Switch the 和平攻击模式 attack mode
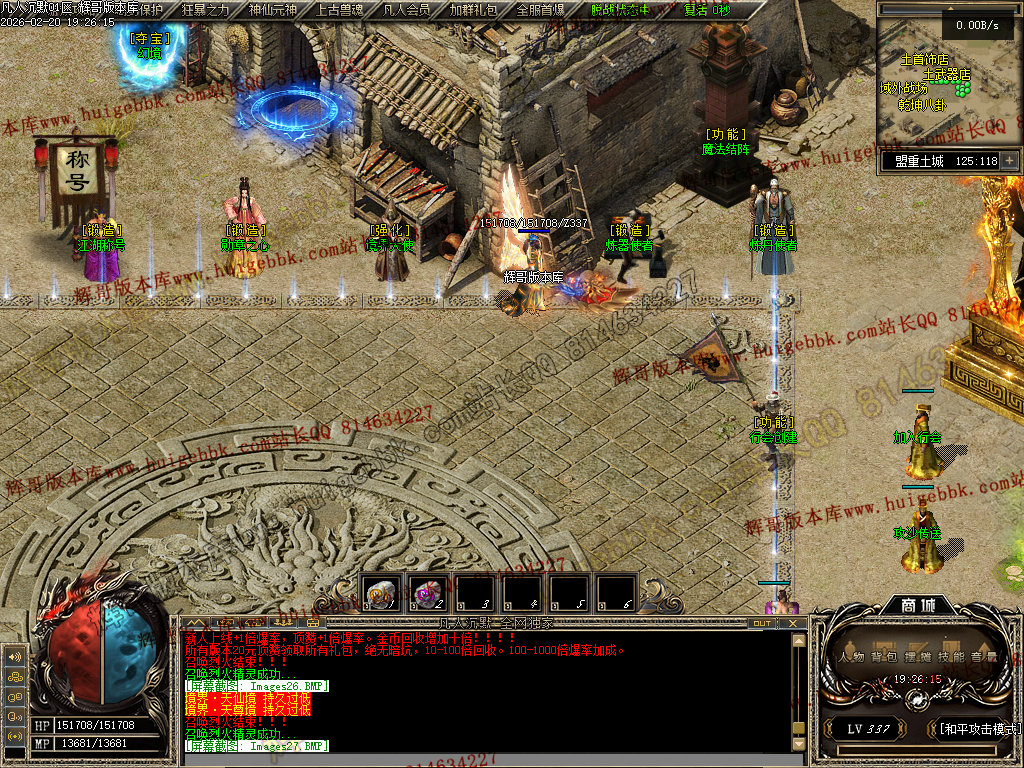1024x768 pixels. (977, 729)
